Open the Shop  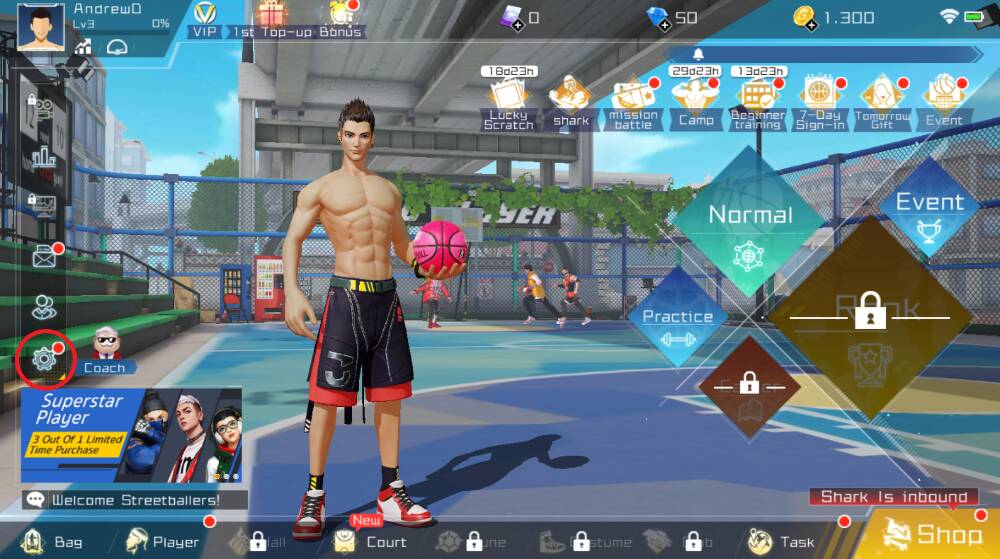click(928, 535)
